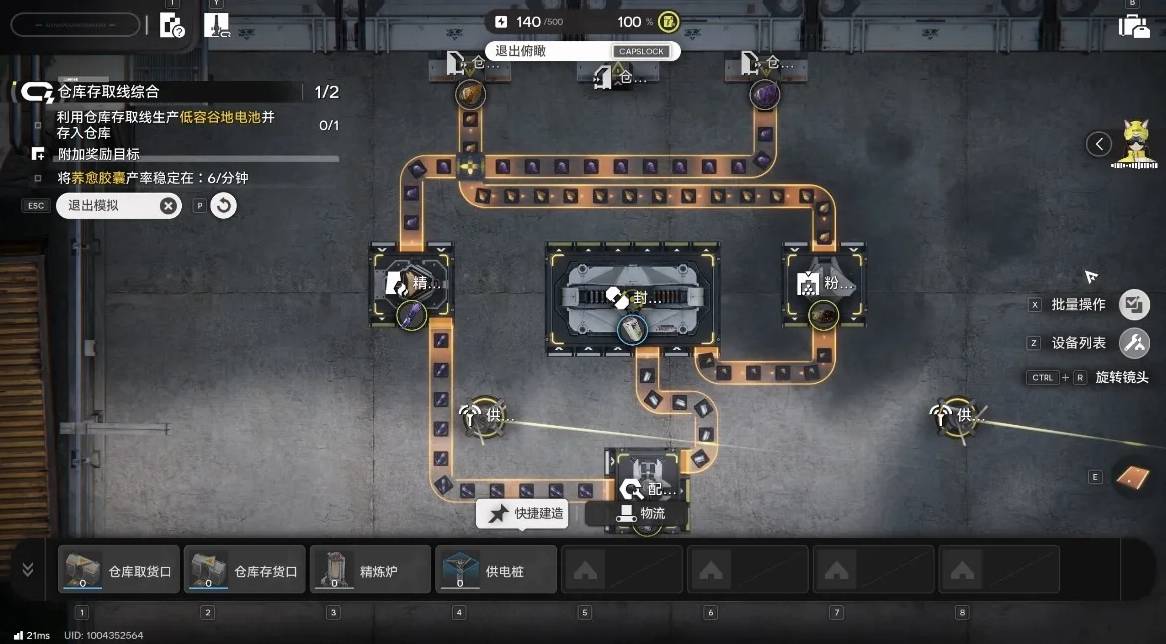Pick the 精炼炉 refinery building slot
The image size is (1166, 644).
coord(370,570)
